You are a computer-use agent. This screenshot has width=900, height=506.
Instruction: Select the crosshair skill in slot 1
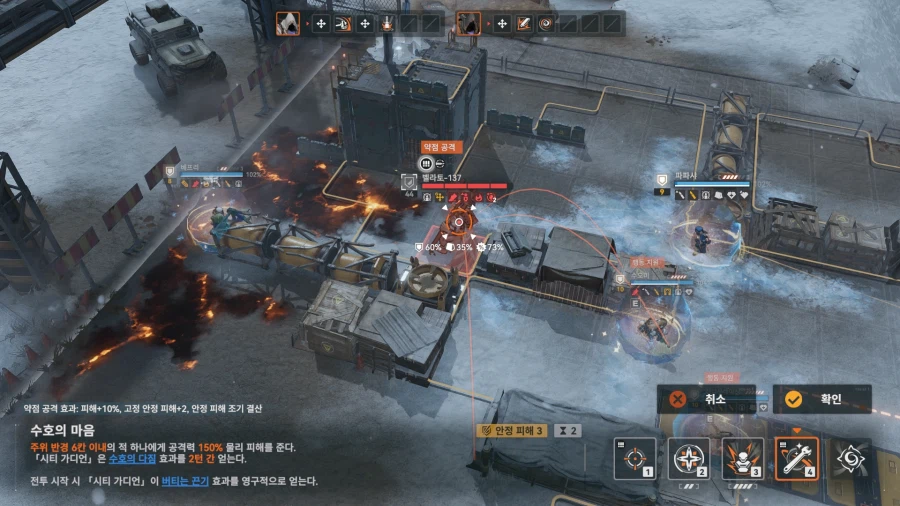[x=634, y=458]
